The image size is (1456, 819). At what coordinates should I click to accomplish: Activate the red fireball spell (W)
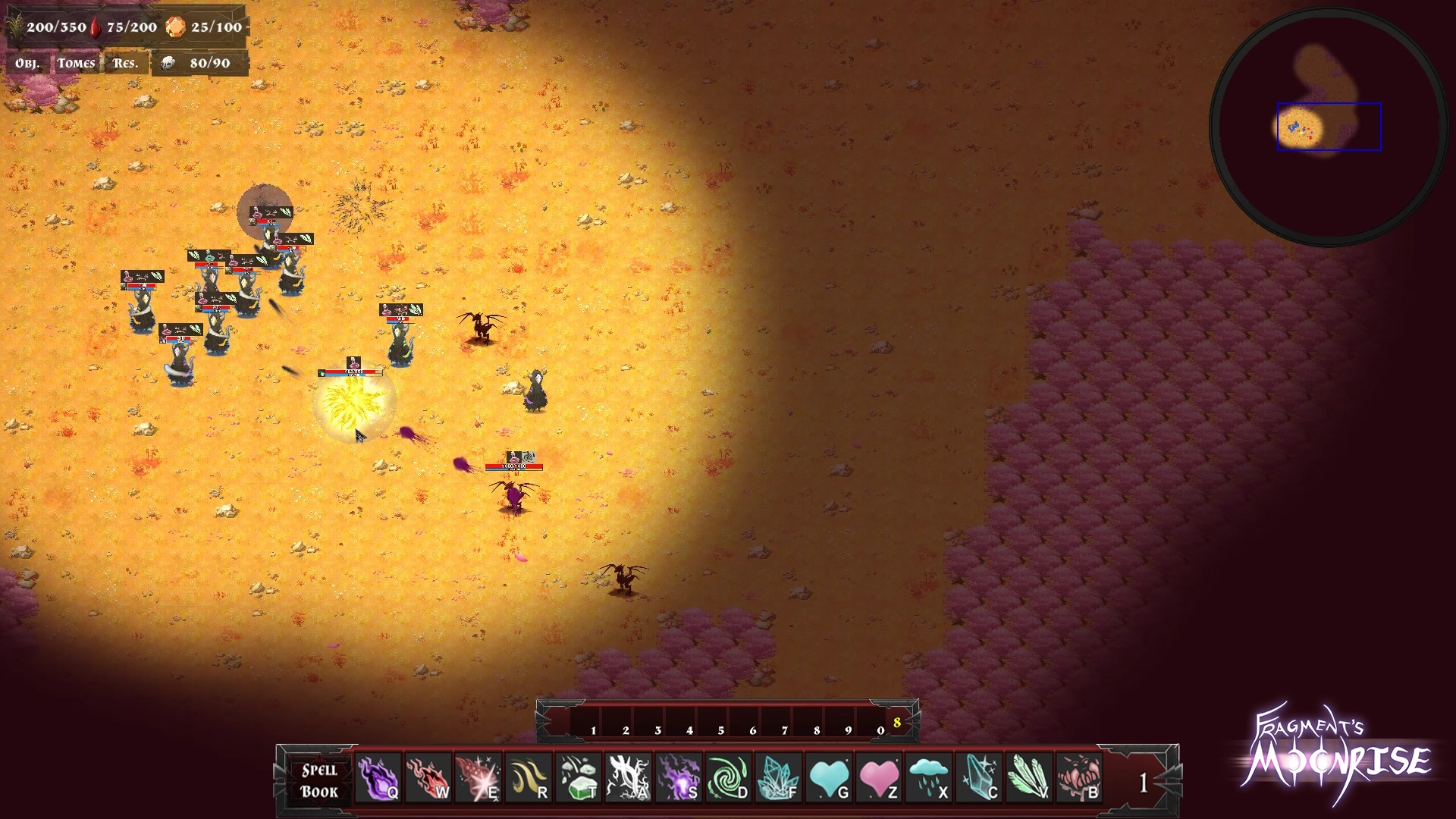point(428,779)
